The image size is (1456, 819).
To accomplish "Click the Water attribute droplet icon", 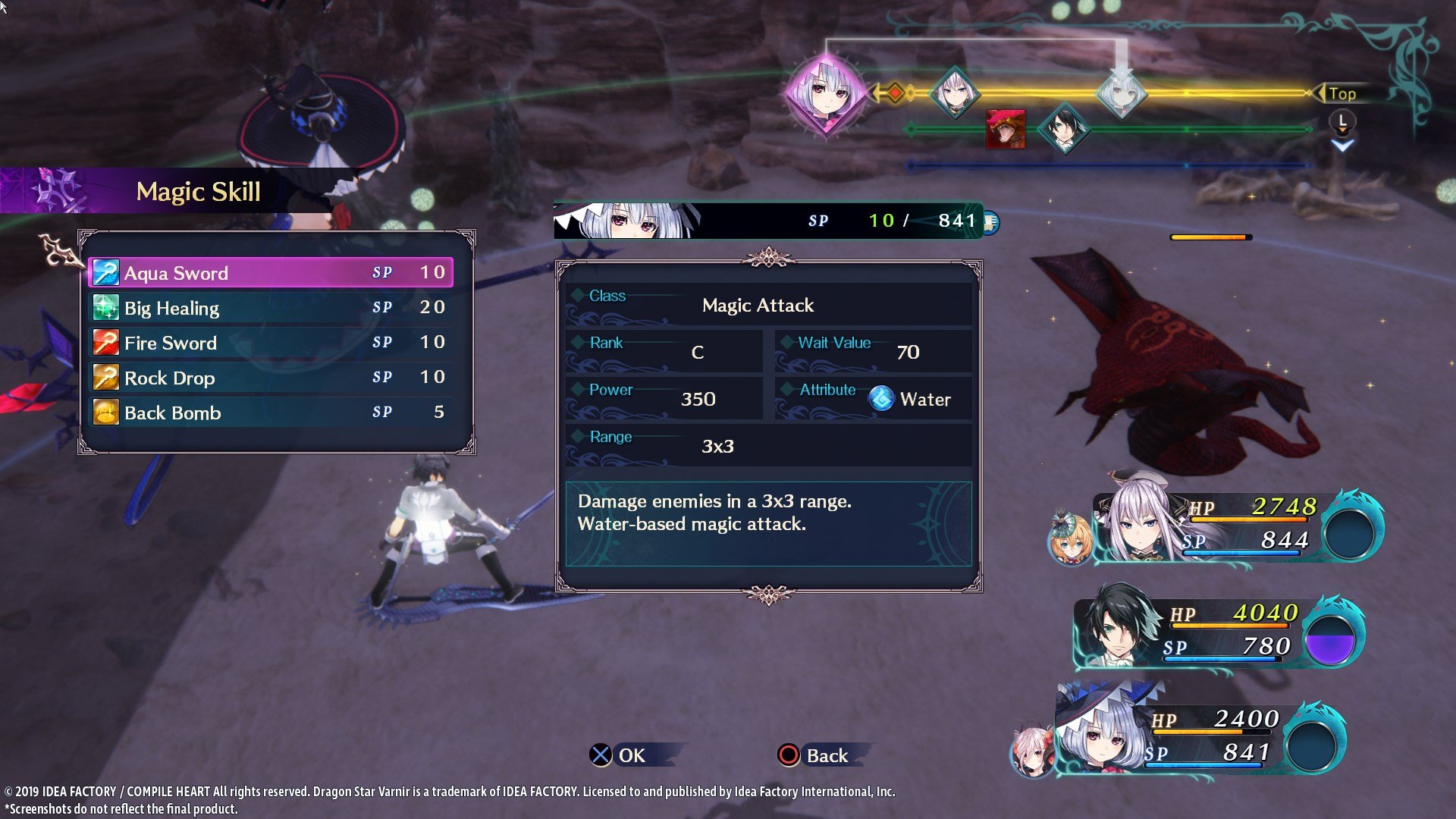I will coord(882,398).
